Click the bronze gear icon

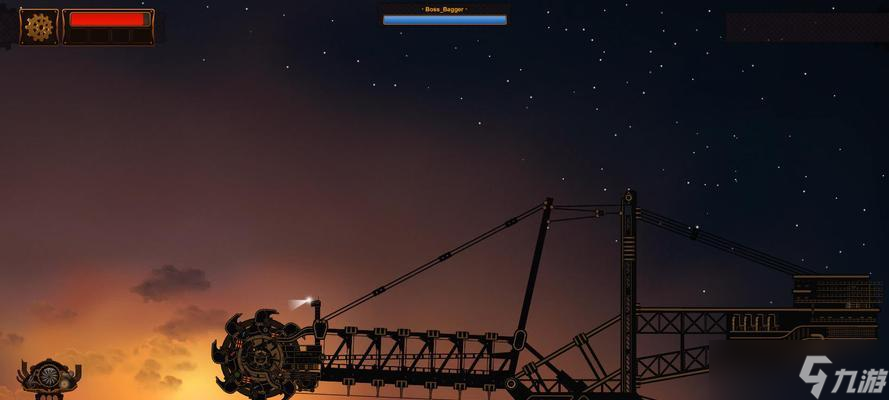(39, 27)
